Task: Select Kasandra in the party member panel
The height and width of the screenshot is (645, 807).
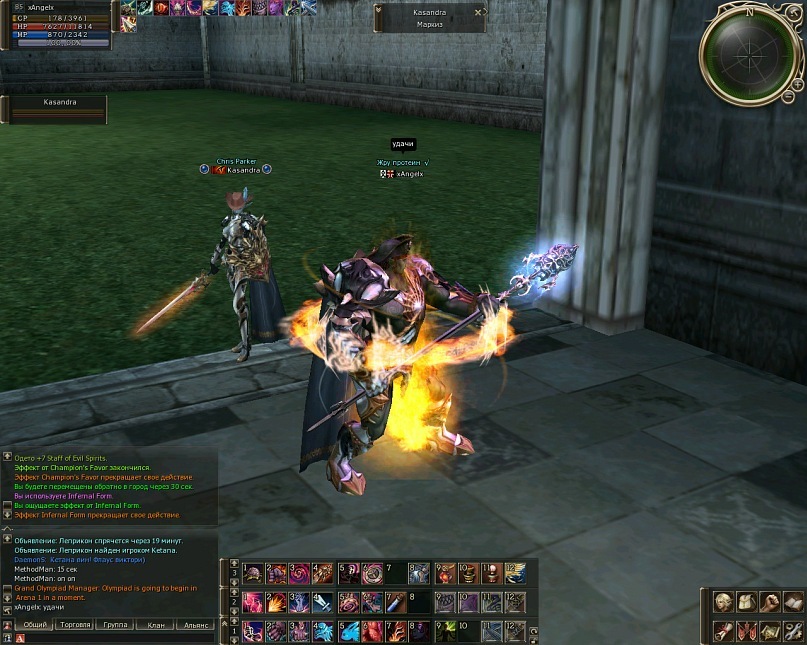Action: [58, 109]
